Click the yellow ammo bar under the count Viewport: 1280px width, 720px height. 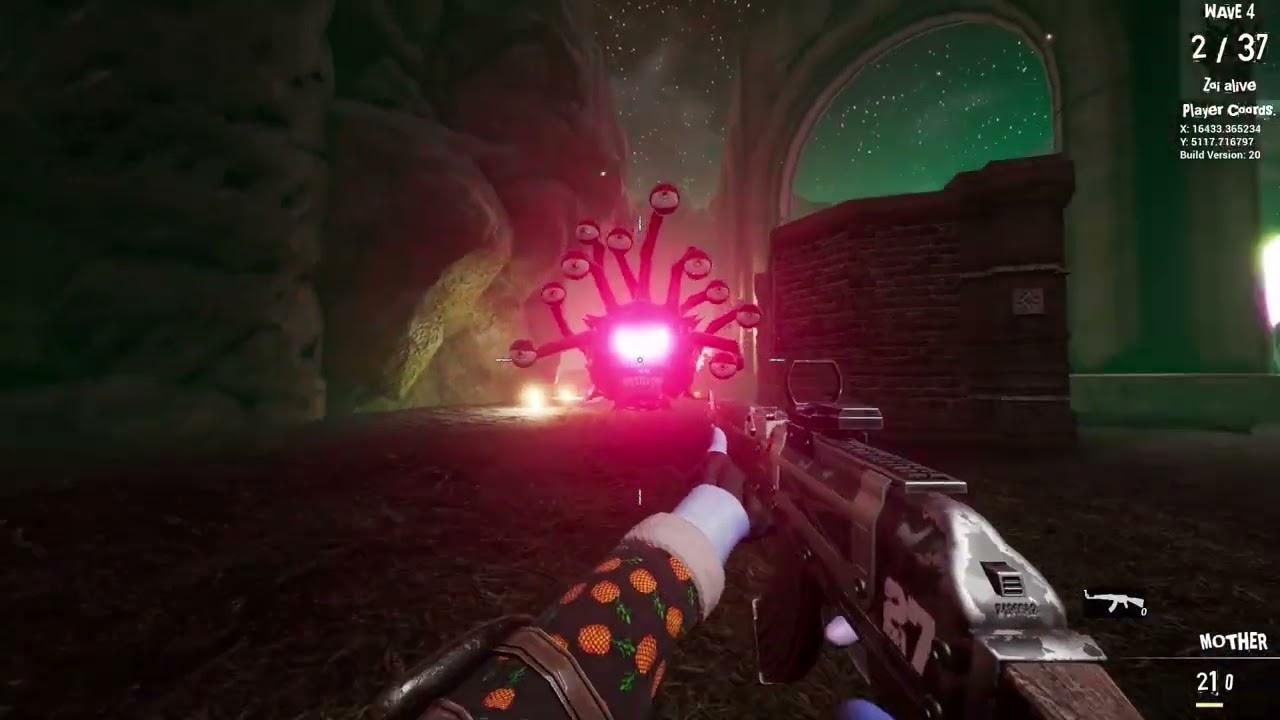coord(1210,705)
